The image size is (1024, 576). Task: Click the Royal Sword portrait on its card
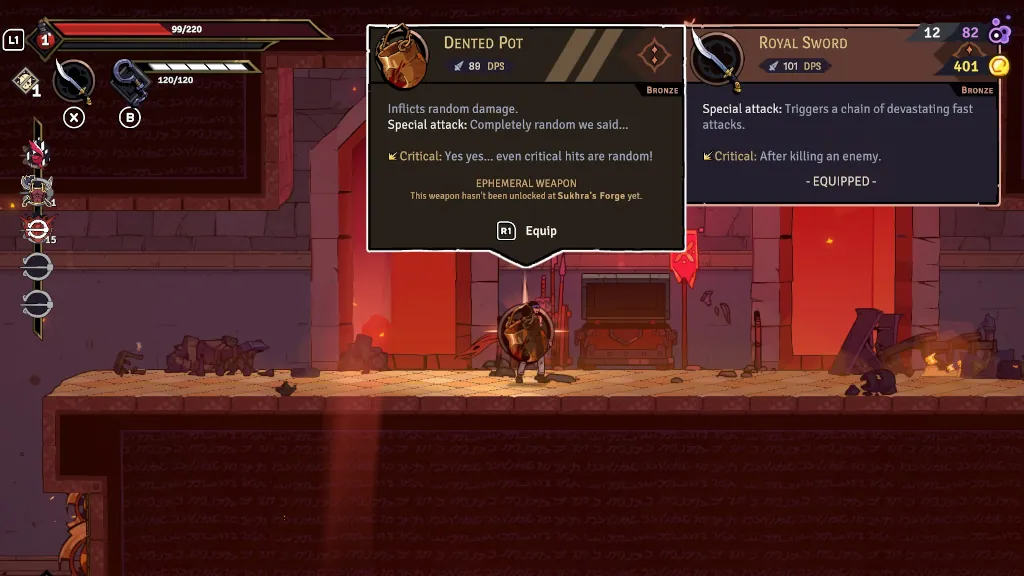click(717, 59)
